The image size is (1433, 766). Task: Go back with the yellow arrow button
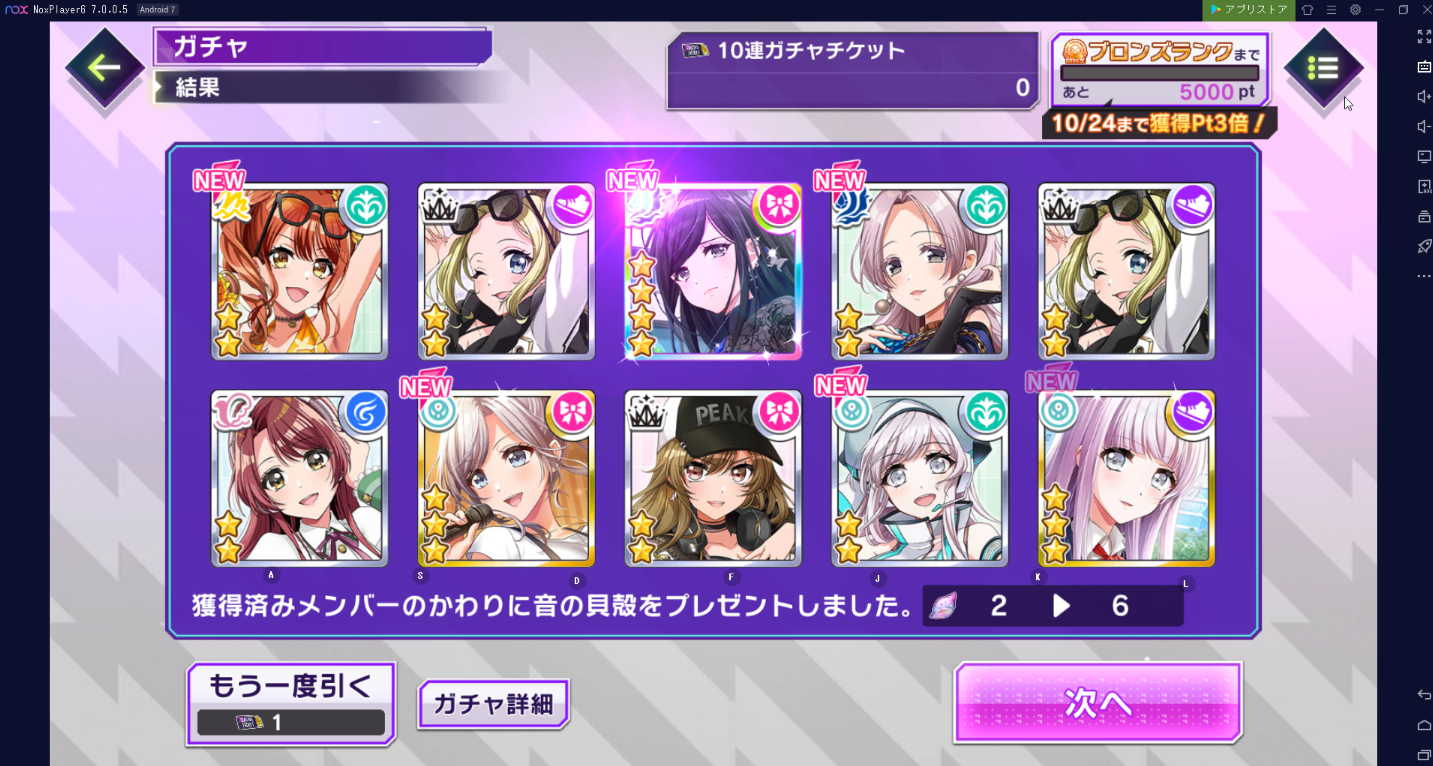tap(104, 68)
